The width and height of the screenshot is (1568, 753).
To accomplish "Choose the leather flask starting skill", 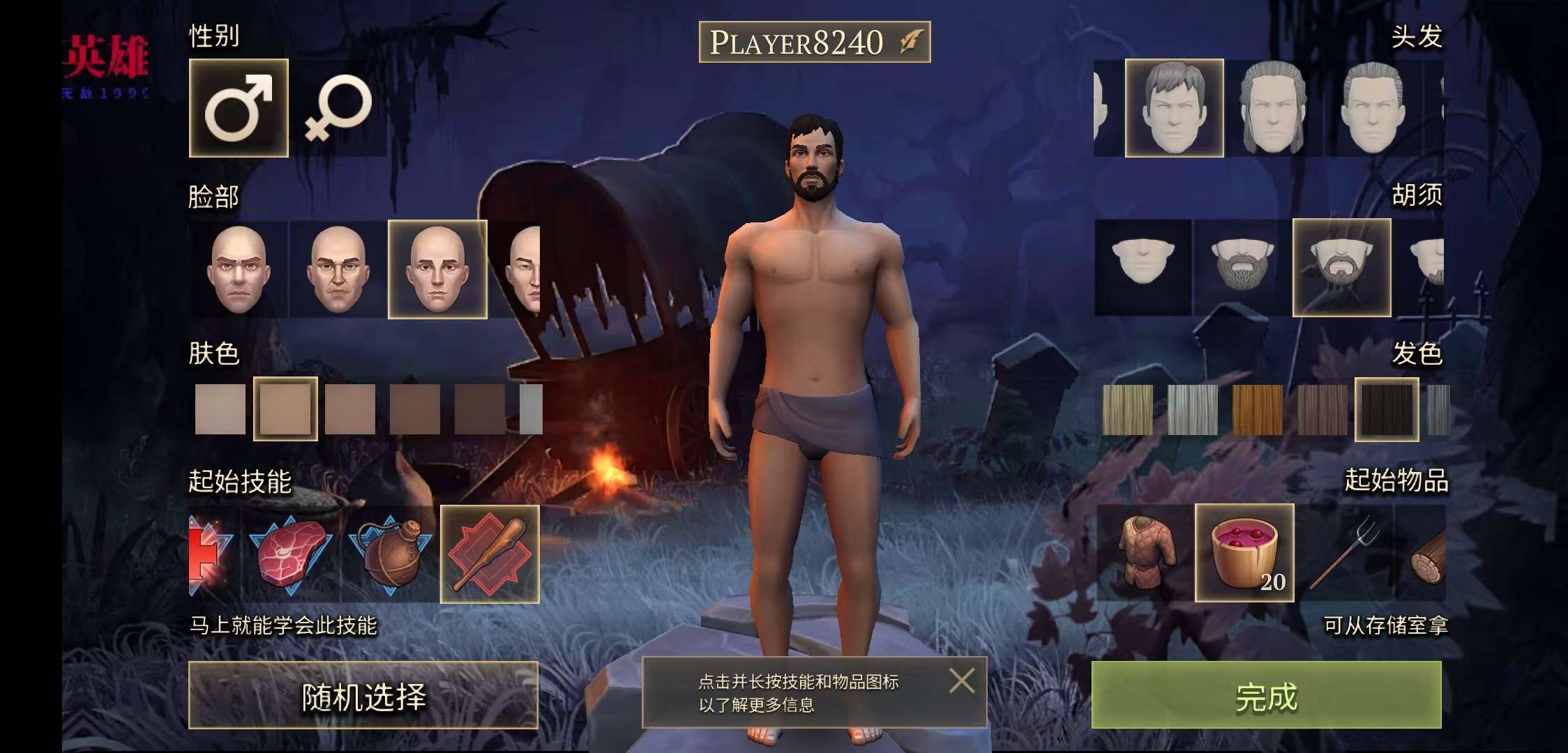I will [390, 554].
